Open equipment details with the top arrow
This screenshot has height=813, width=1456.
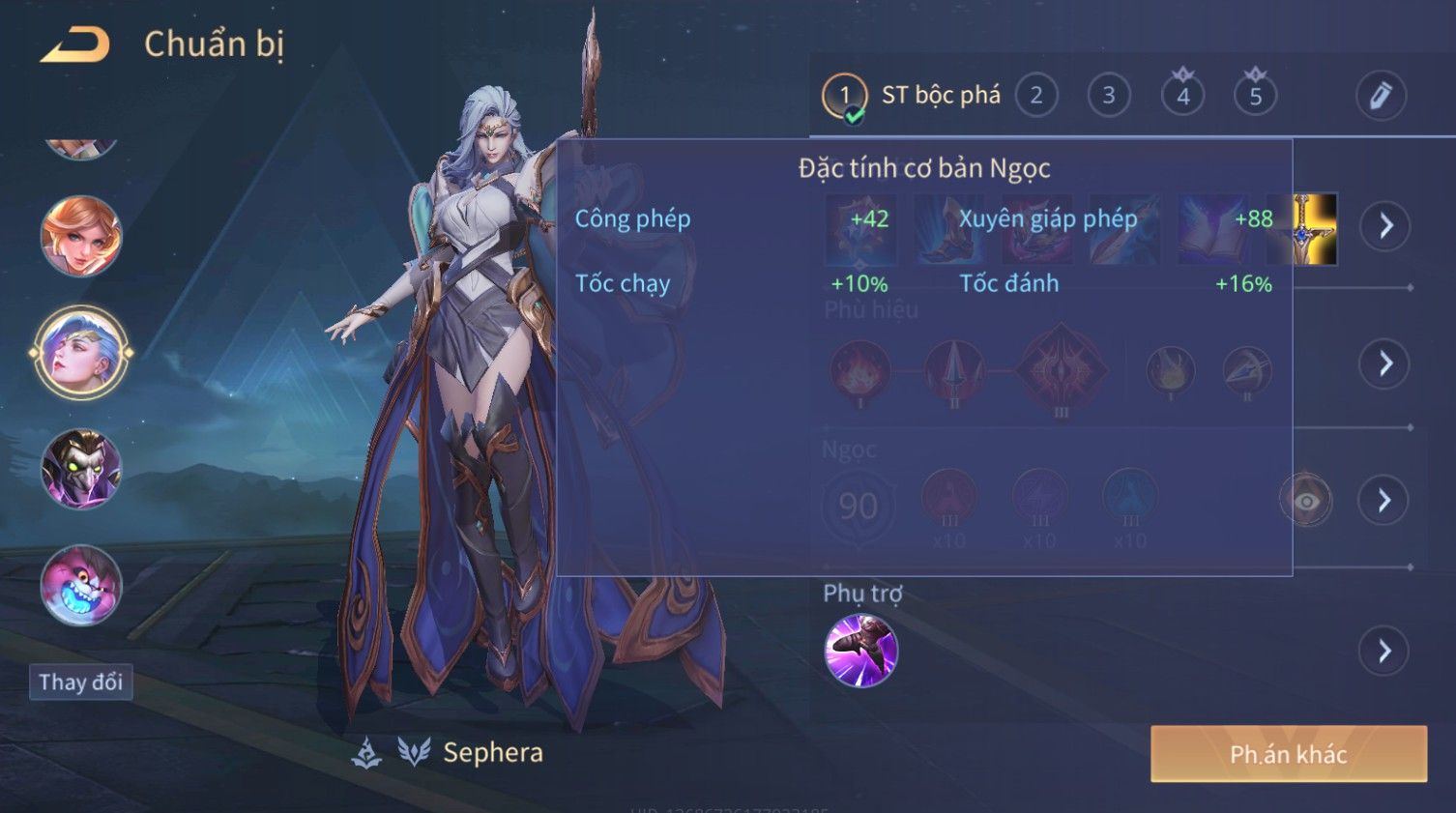coord(1384,226)
